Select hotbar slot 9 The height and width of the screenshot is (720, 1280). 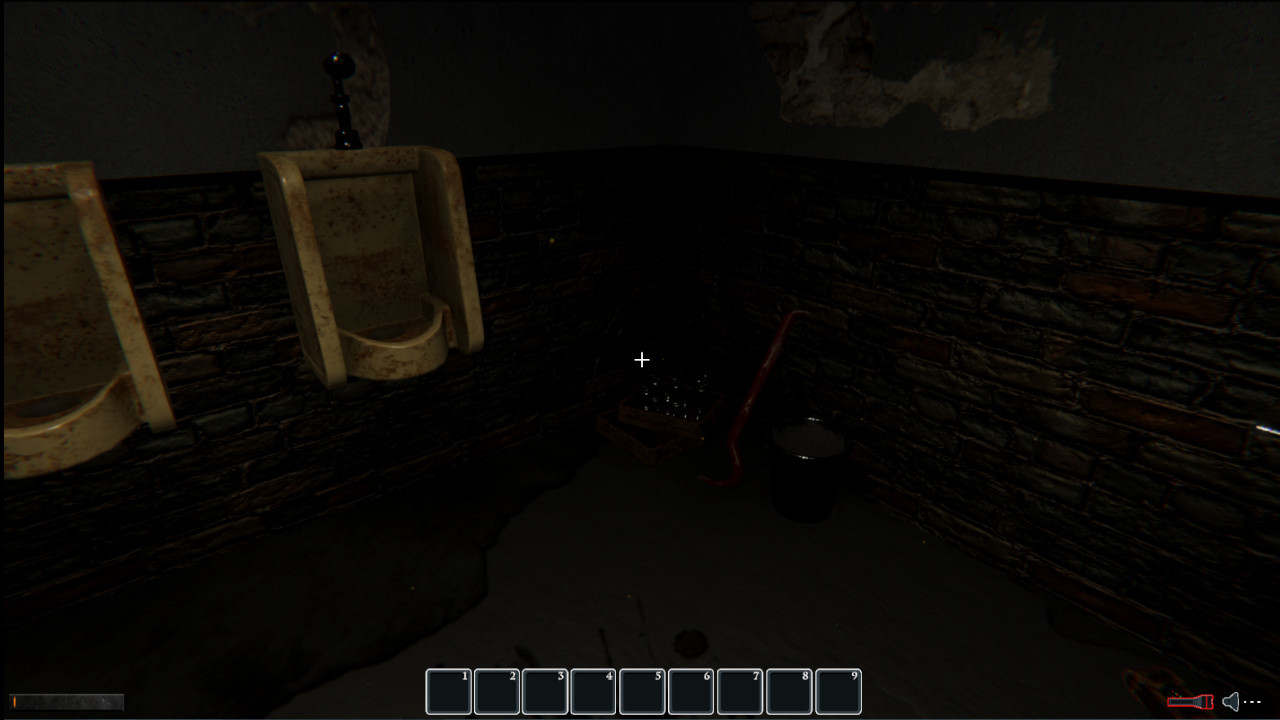(x=837, y=691)
